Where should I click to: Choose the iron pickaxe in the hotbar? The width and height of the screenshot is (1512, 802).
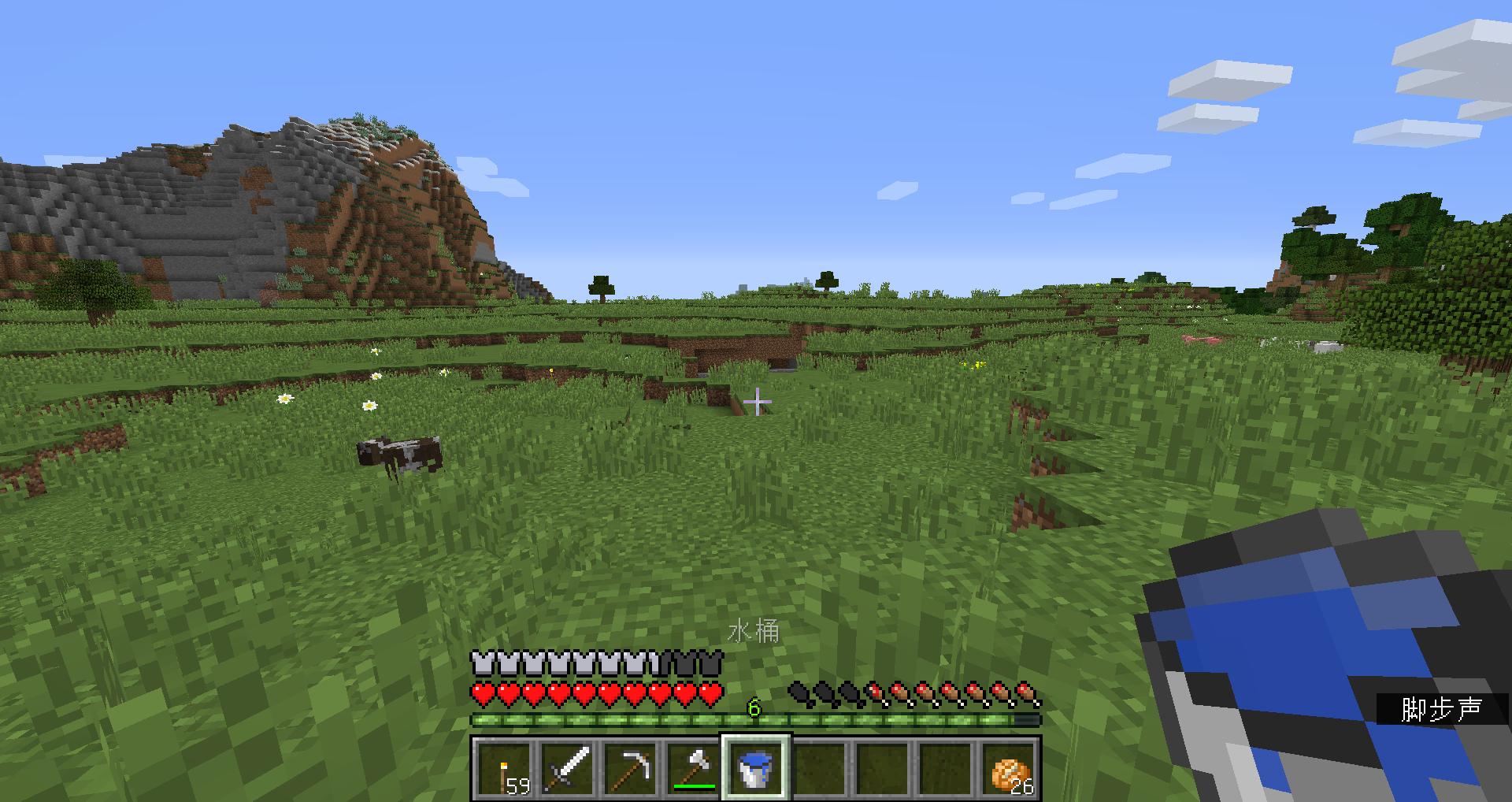(630, 768)
